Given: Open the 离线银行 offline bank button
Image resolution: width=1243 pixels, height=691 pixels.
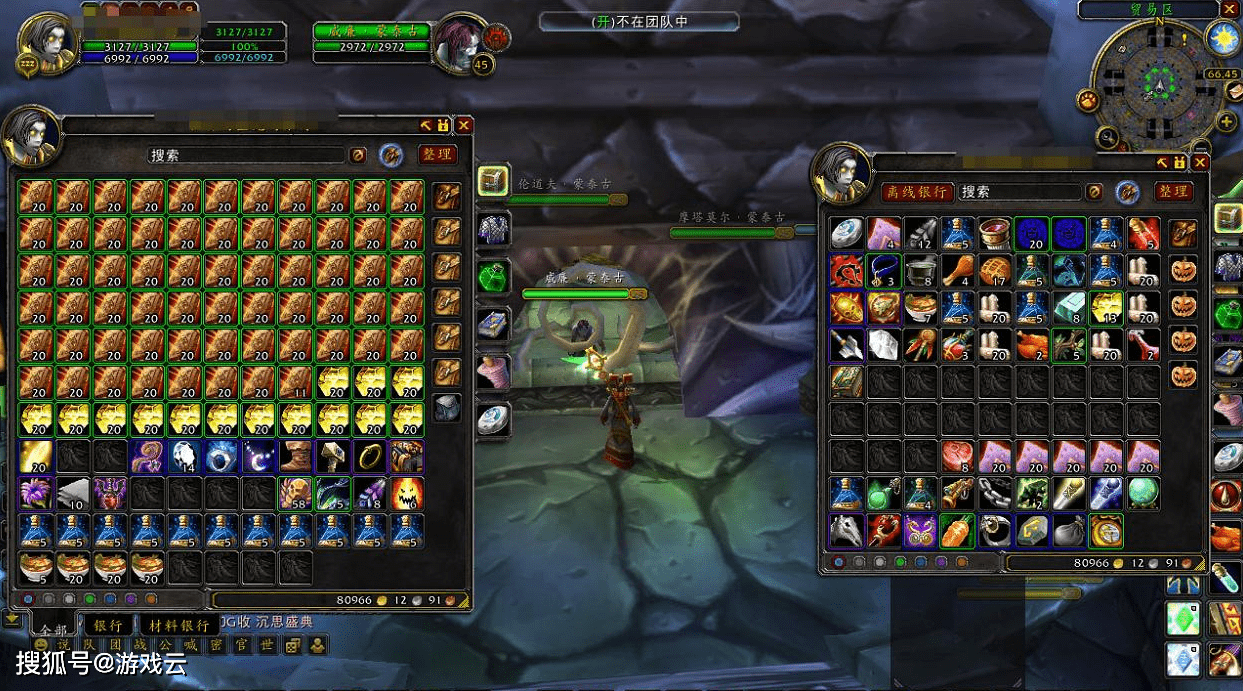Looking at the screenshot, I should [x=915, y=191].
